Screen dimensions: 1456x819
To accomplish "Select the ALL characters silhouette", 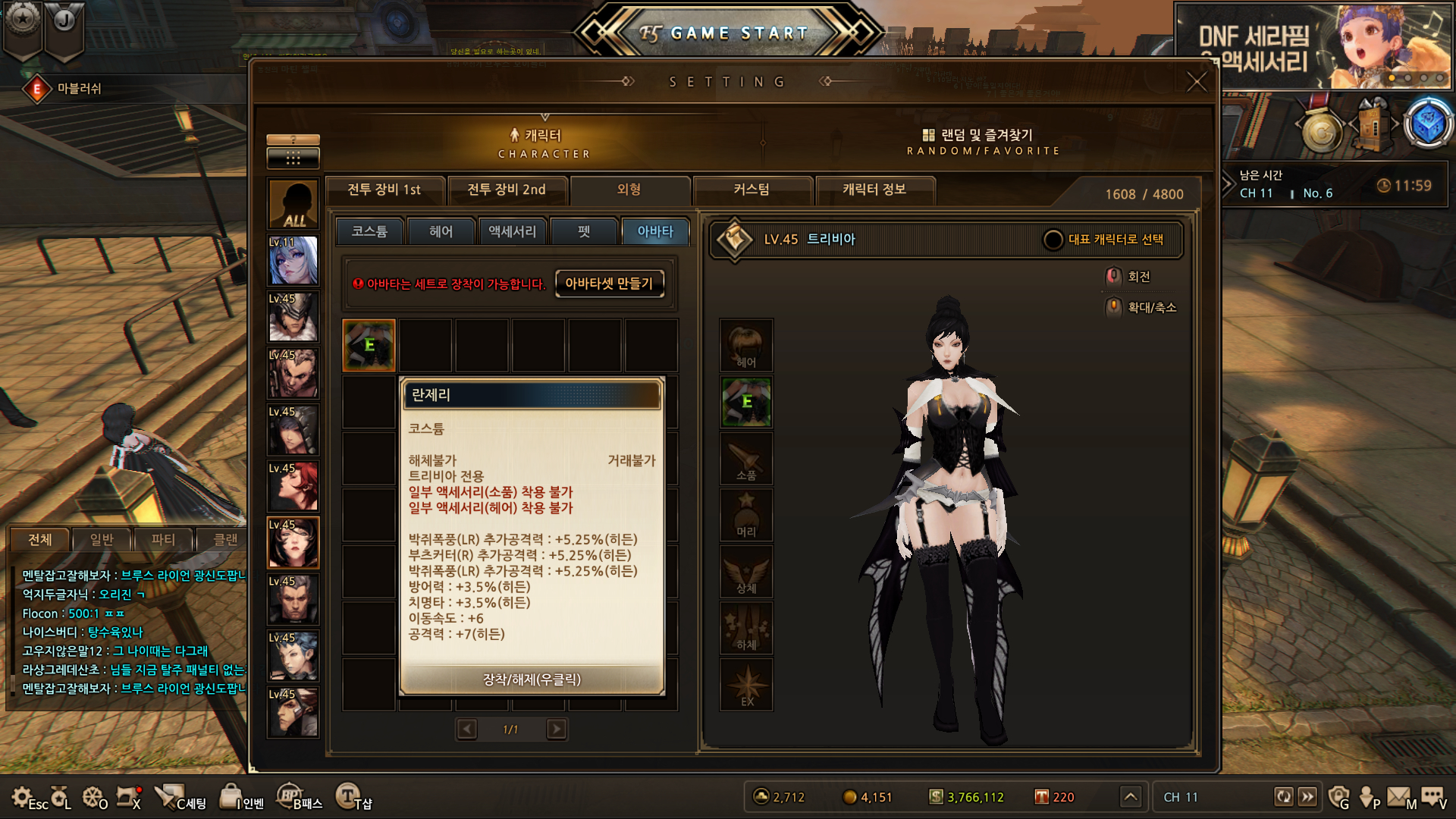I will [x=293, y=204].
